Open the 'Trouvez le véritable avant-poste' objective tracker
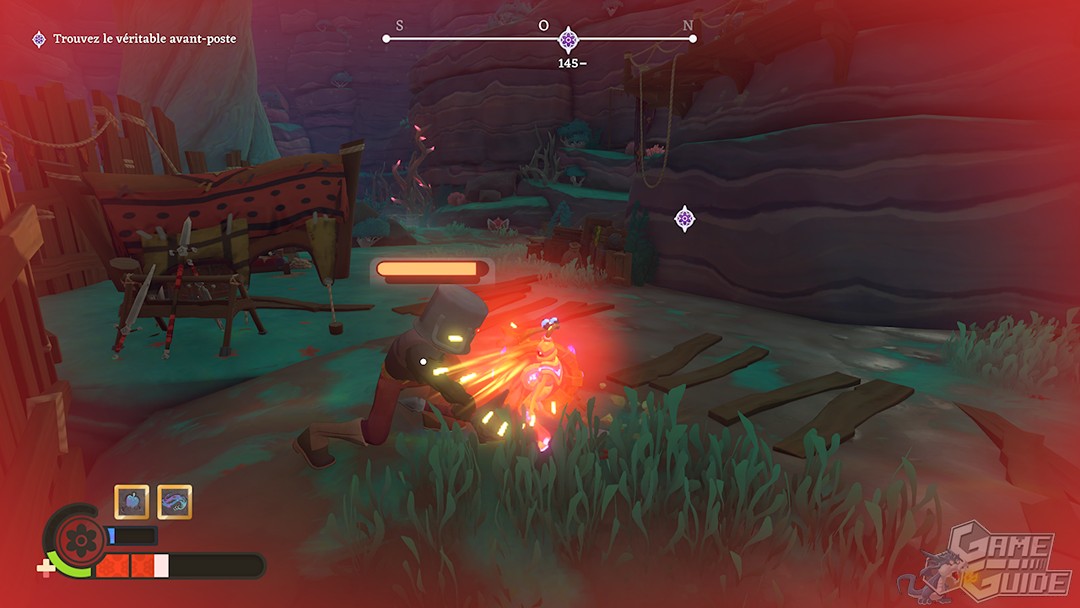 (135, 39)
